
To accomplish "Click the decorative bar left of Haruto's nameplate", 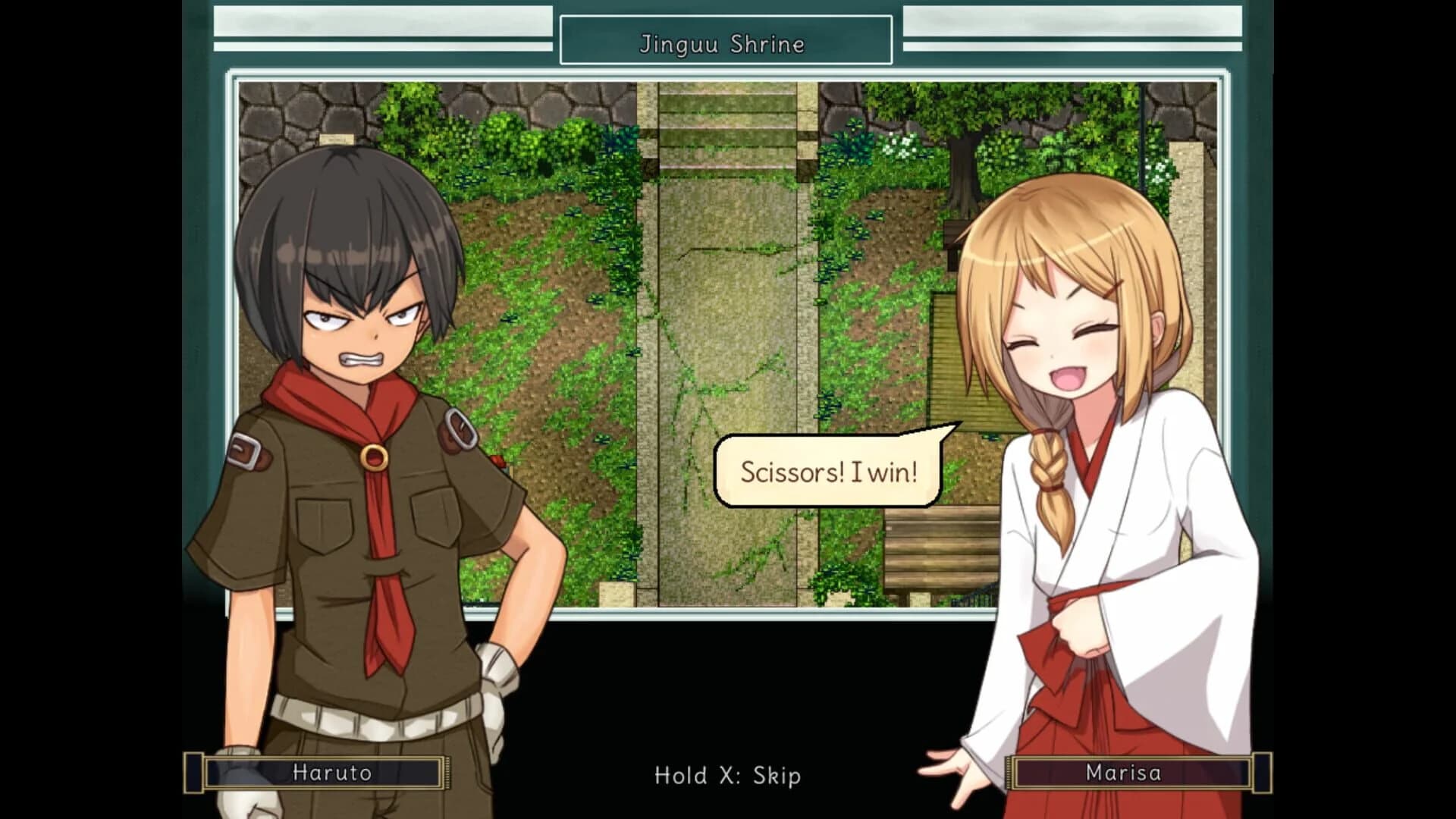I will click(x=194, y=773).
